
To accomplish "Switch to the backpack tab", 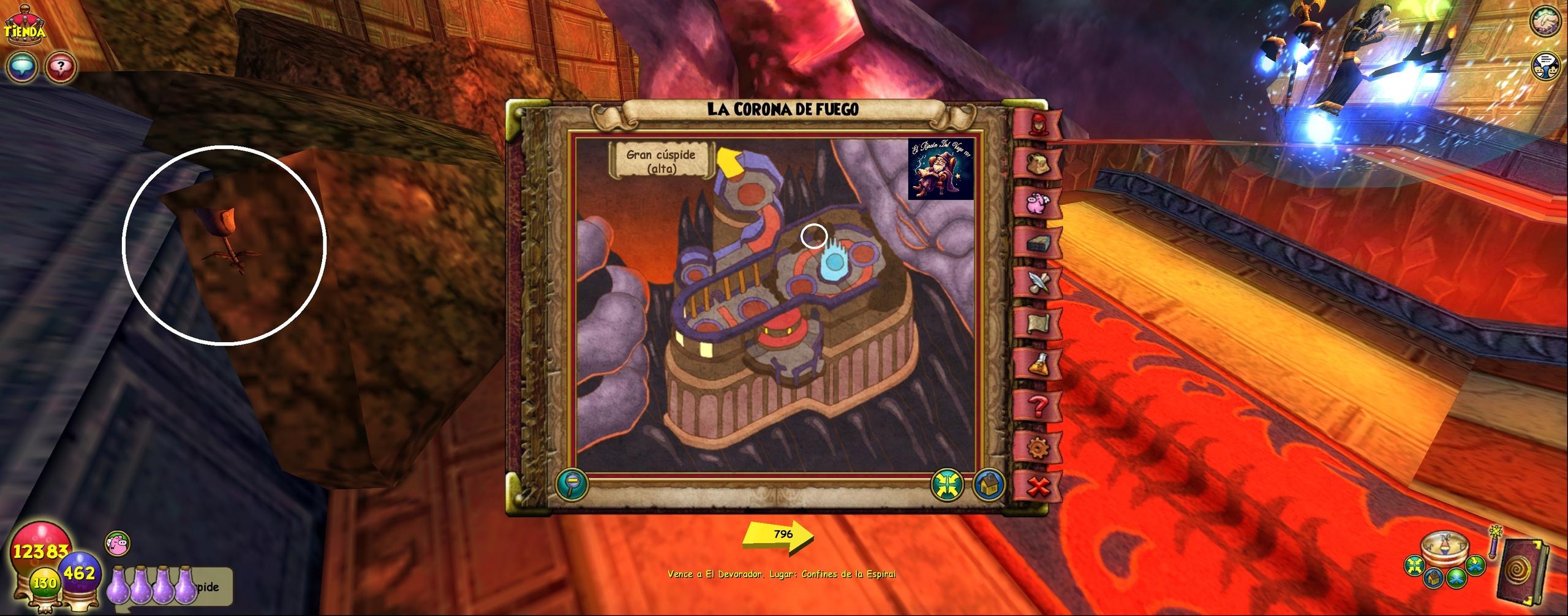I will click(x=1038, y=164).
